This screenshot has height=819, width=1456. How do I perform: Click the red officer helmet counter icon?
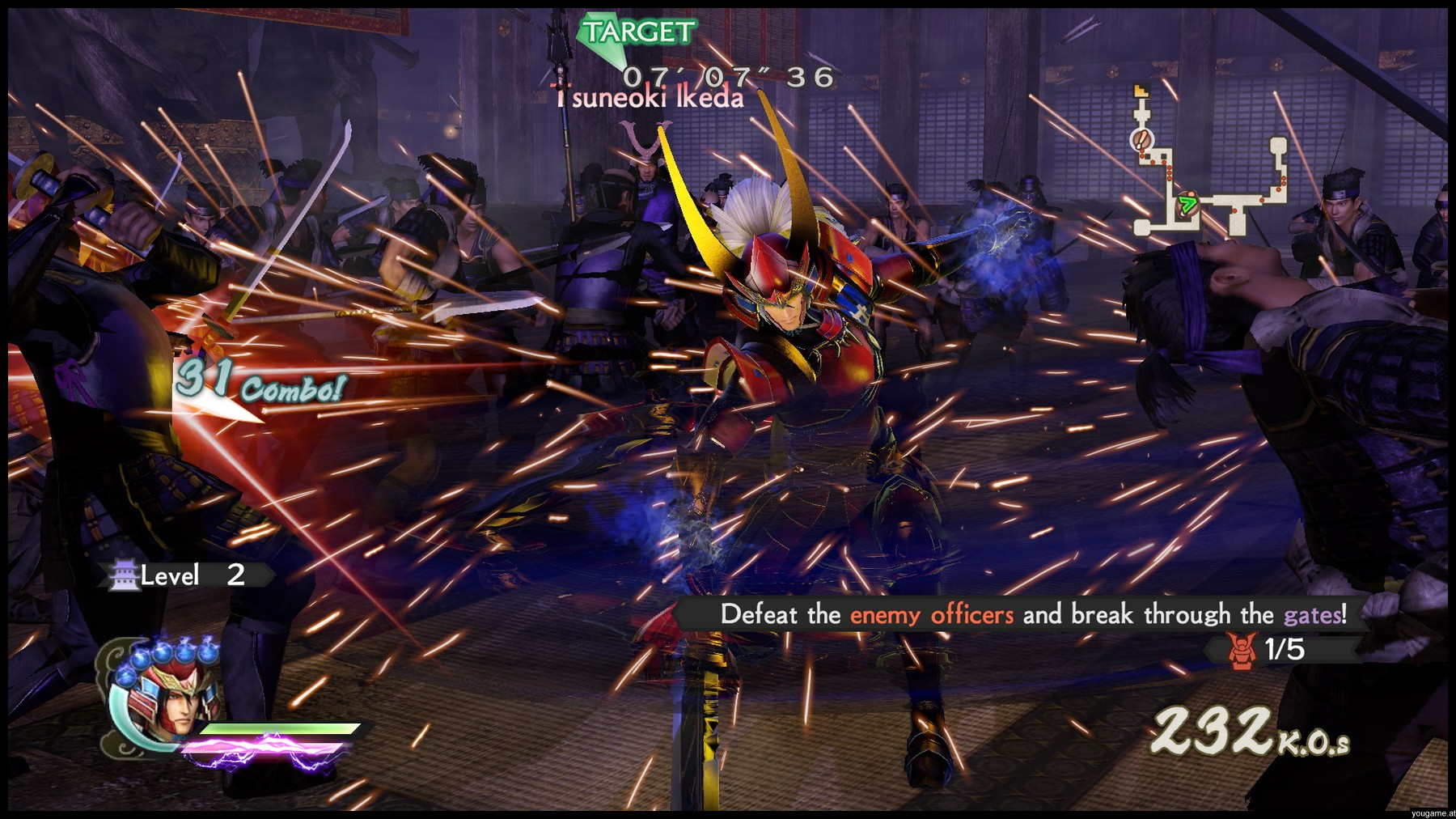[x=1242, y=650]
